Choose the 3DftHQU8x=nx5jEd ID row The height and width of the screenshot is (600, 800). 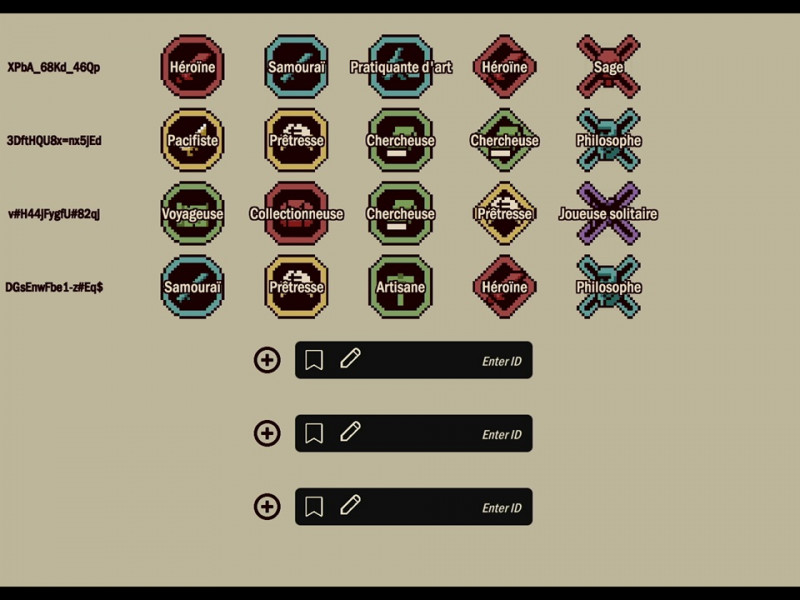click(54, 141)
